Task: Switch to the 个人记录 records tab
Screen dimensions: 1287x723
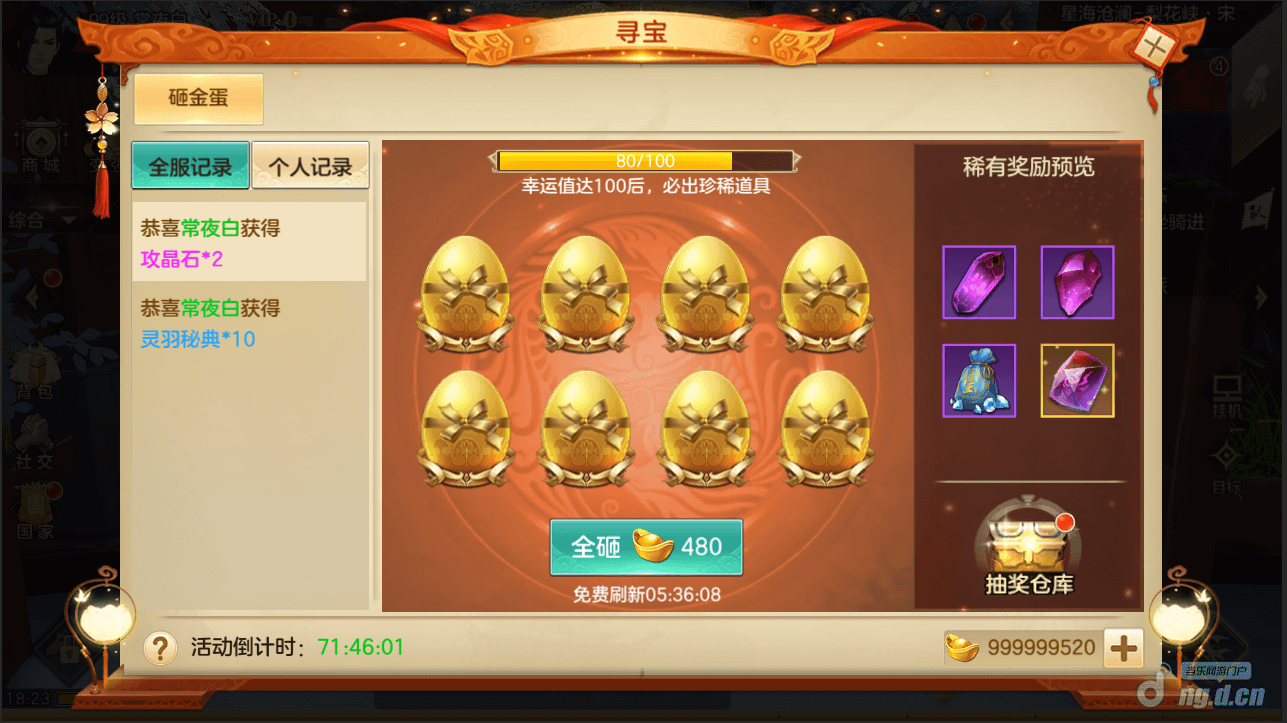Action: pyautogui.click(x=310, y=167)
